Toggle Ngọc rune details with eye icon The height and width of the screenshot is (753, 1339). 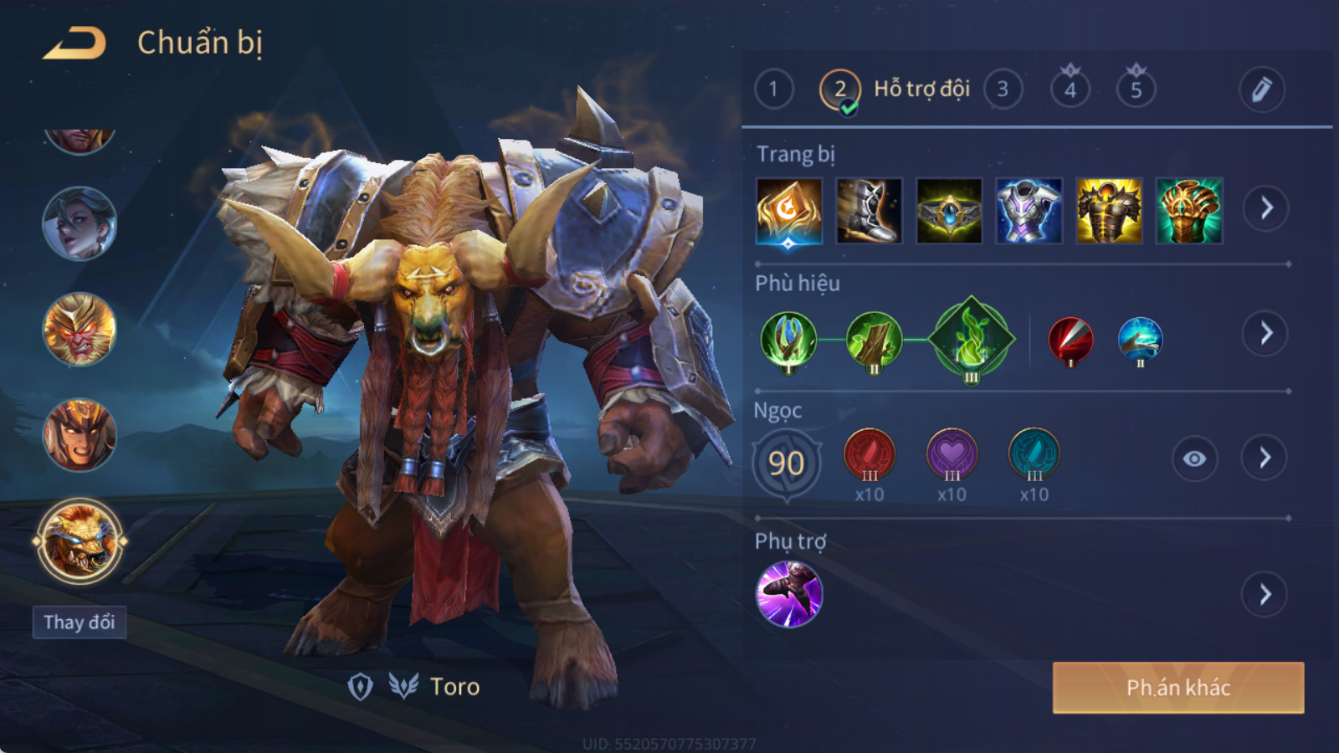point(1194,459)
